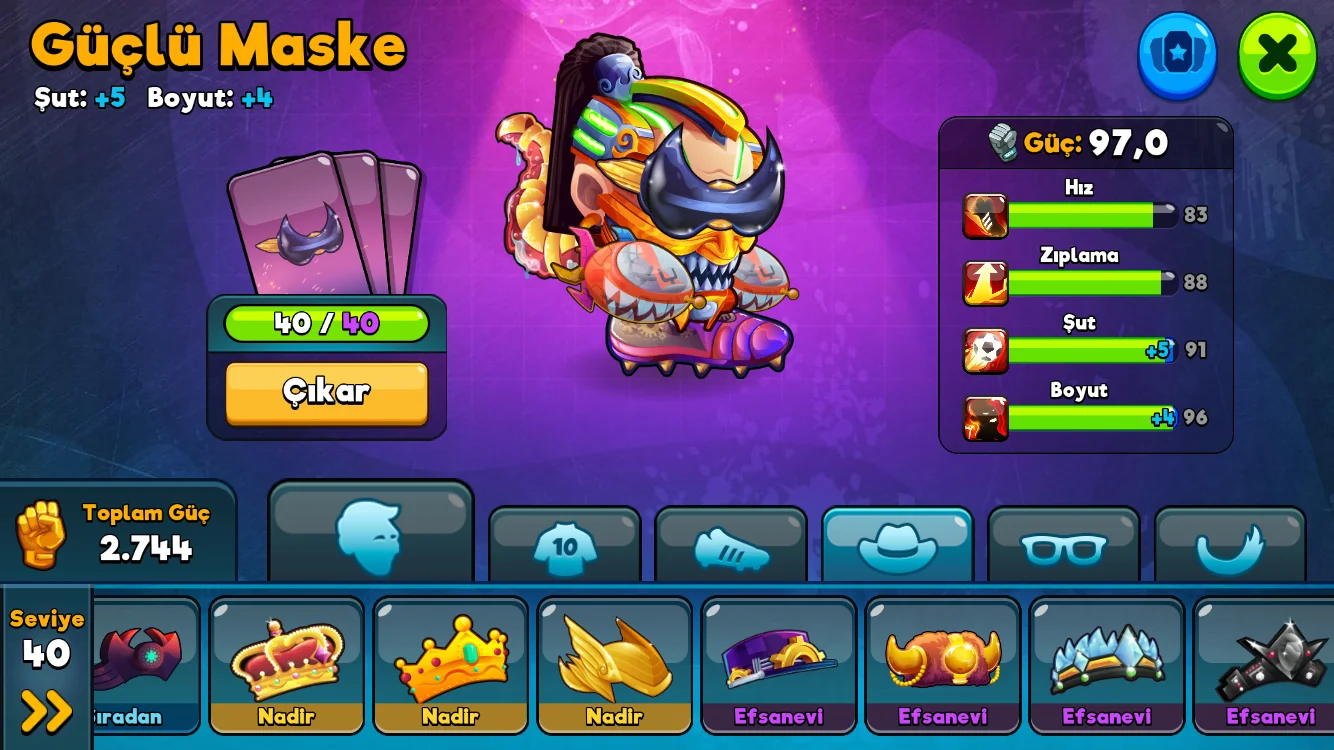This screenshot has height=750, width=1334.
Task: Choose the gold spiked Nadir crown
Action: click(x=450, y=664)
